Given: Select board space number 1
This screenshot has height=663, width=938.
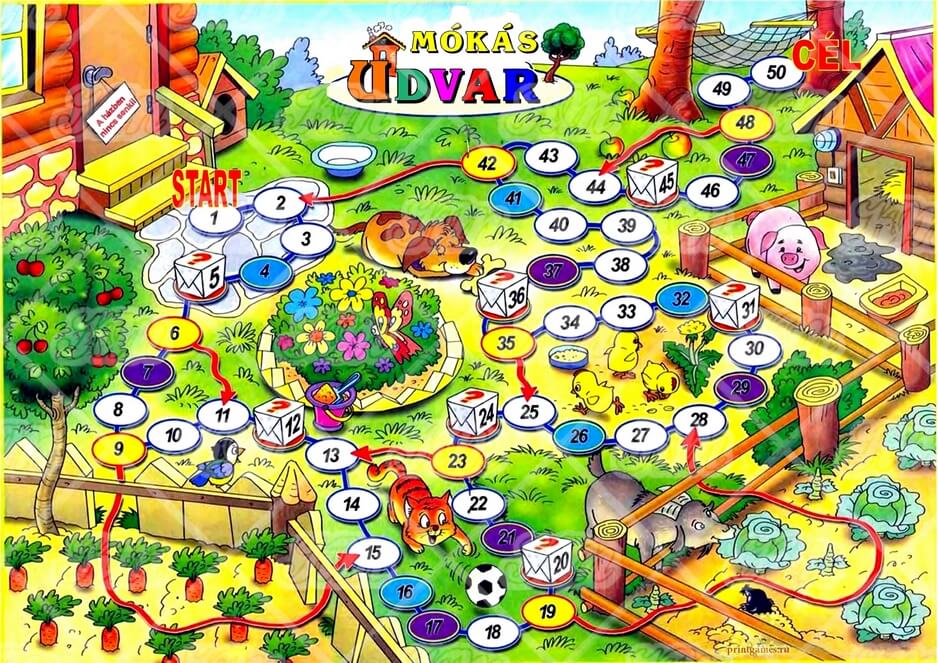Looking at the screenshot, I should 221,216.
